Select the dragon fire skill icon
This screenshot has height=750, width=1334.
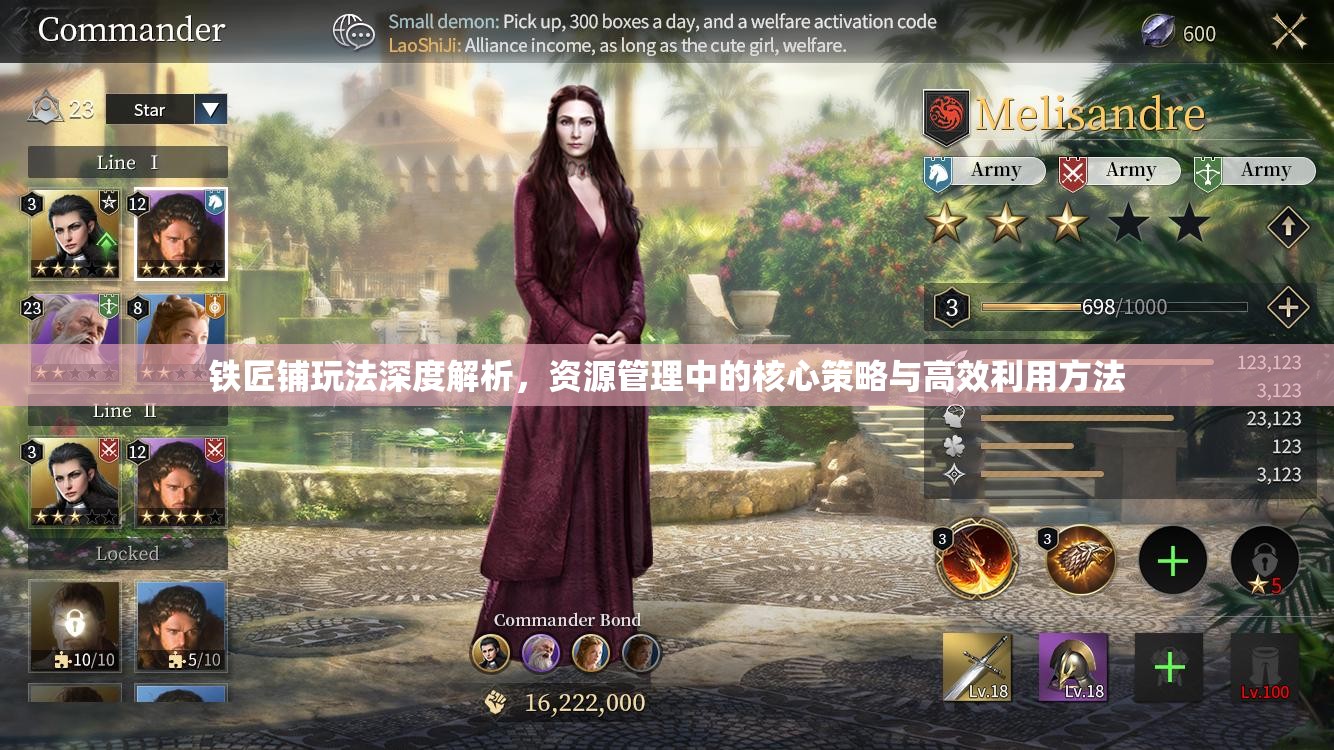tap(976, 560)
